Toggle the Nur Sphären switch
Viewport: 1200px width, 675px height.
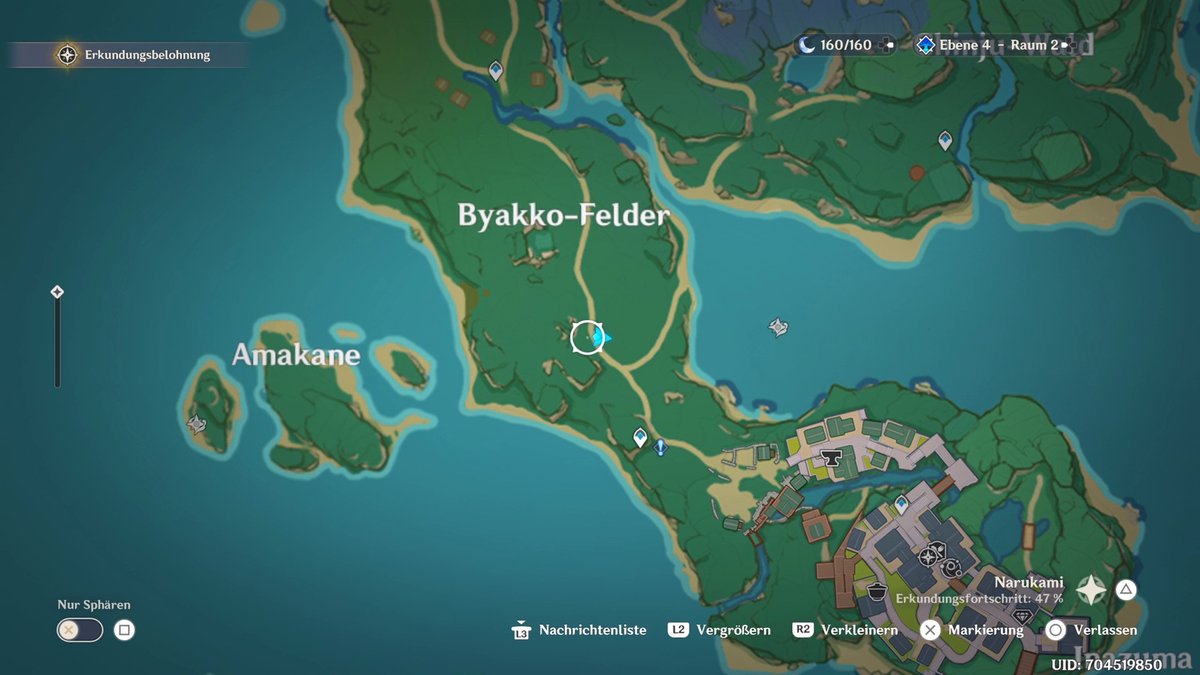[80, 630]
